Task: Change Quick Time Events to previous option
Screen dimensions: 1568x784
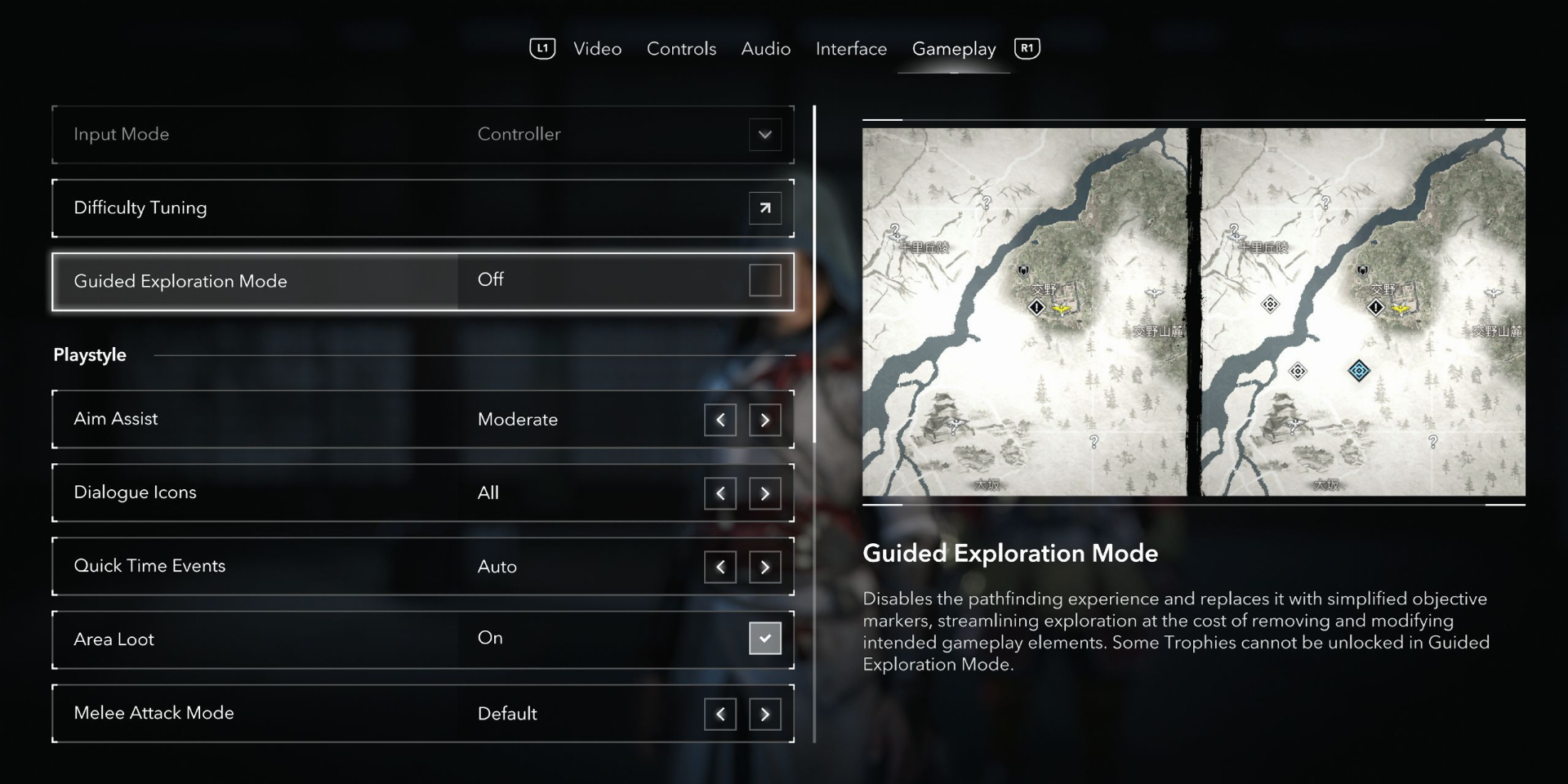Action: [x=720, y=567]
